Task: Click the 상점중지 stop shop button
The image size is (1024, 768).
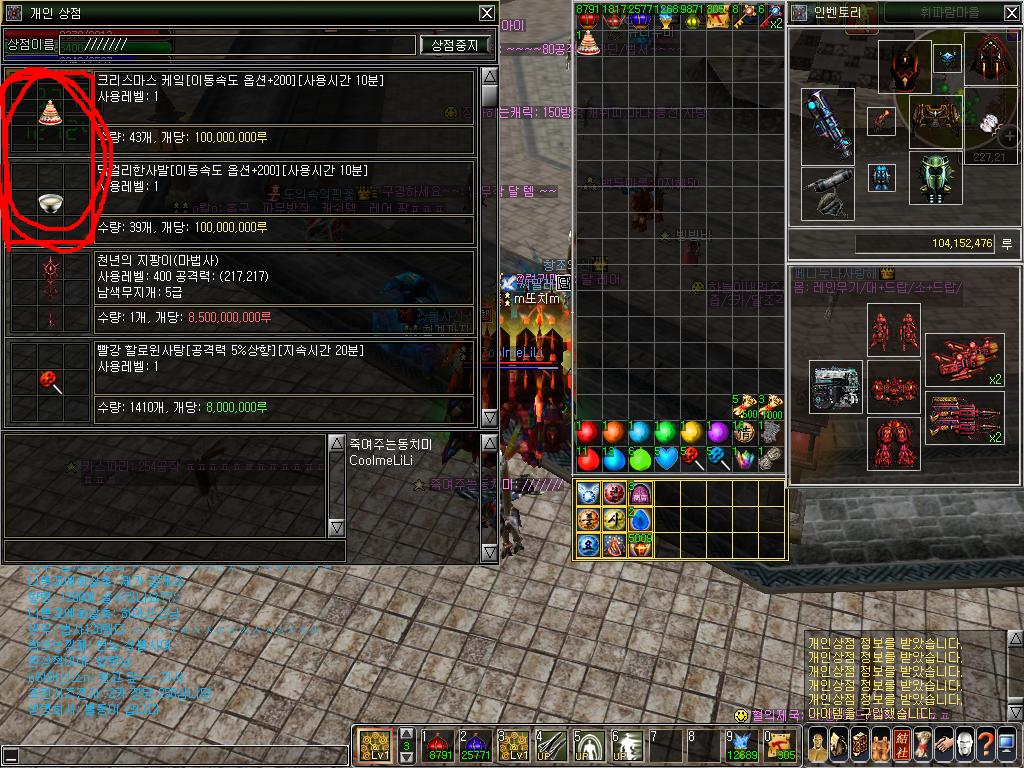Action: pos(456,45)
